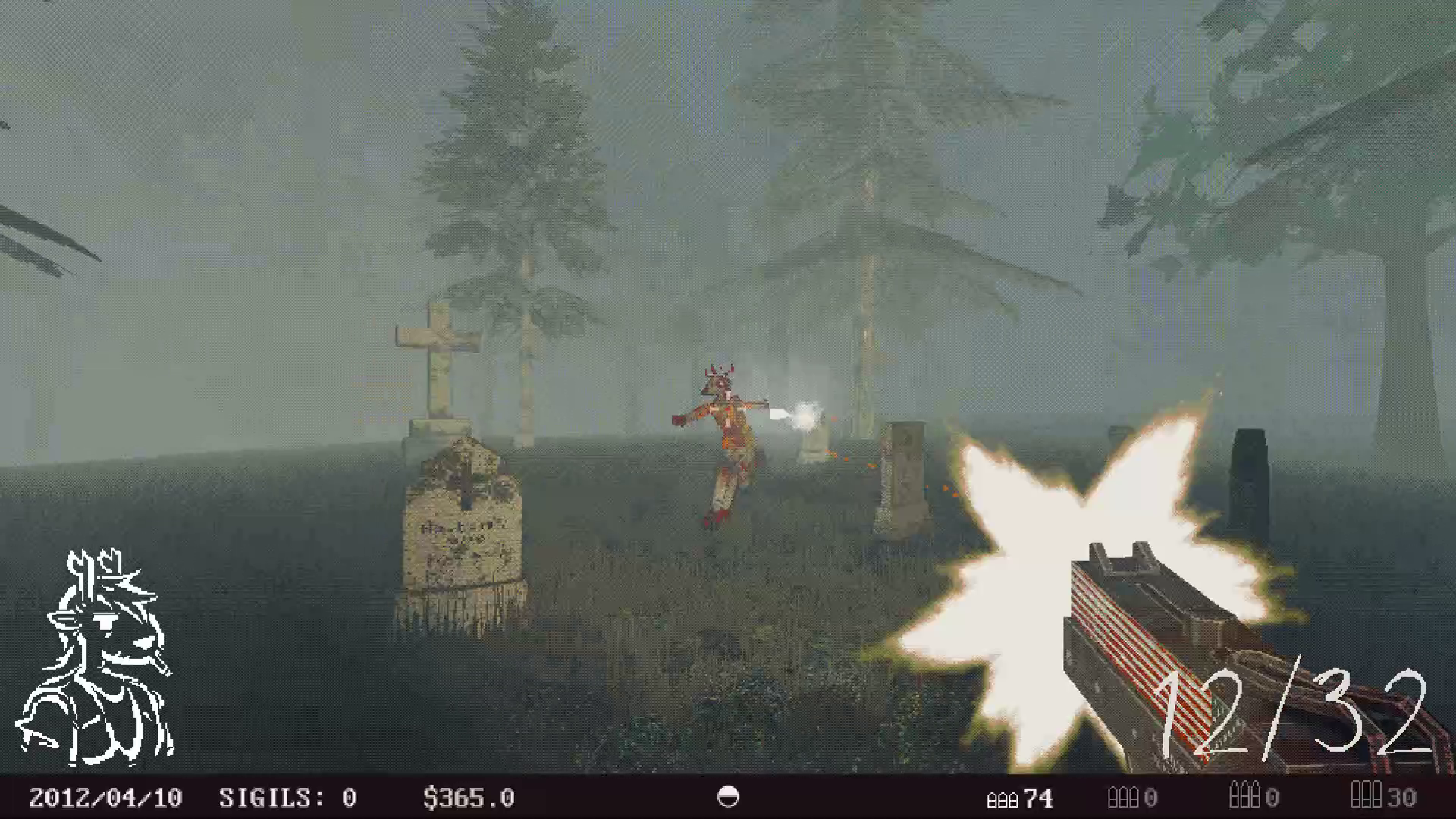Select the half-moon icon centered in the HUD bar
This screenshot has width=1456, height=819.
(x=727, y=798)
